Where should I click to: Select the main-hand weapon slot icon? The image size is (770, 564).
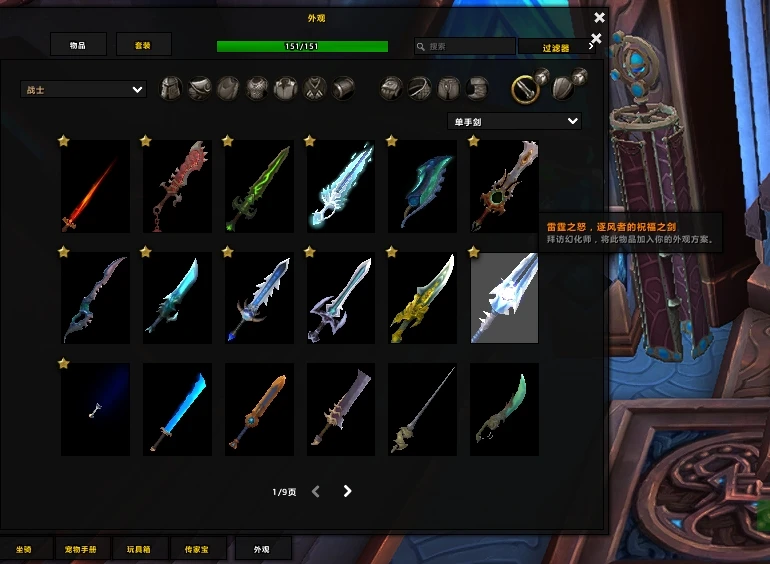[x=525, y=90]
